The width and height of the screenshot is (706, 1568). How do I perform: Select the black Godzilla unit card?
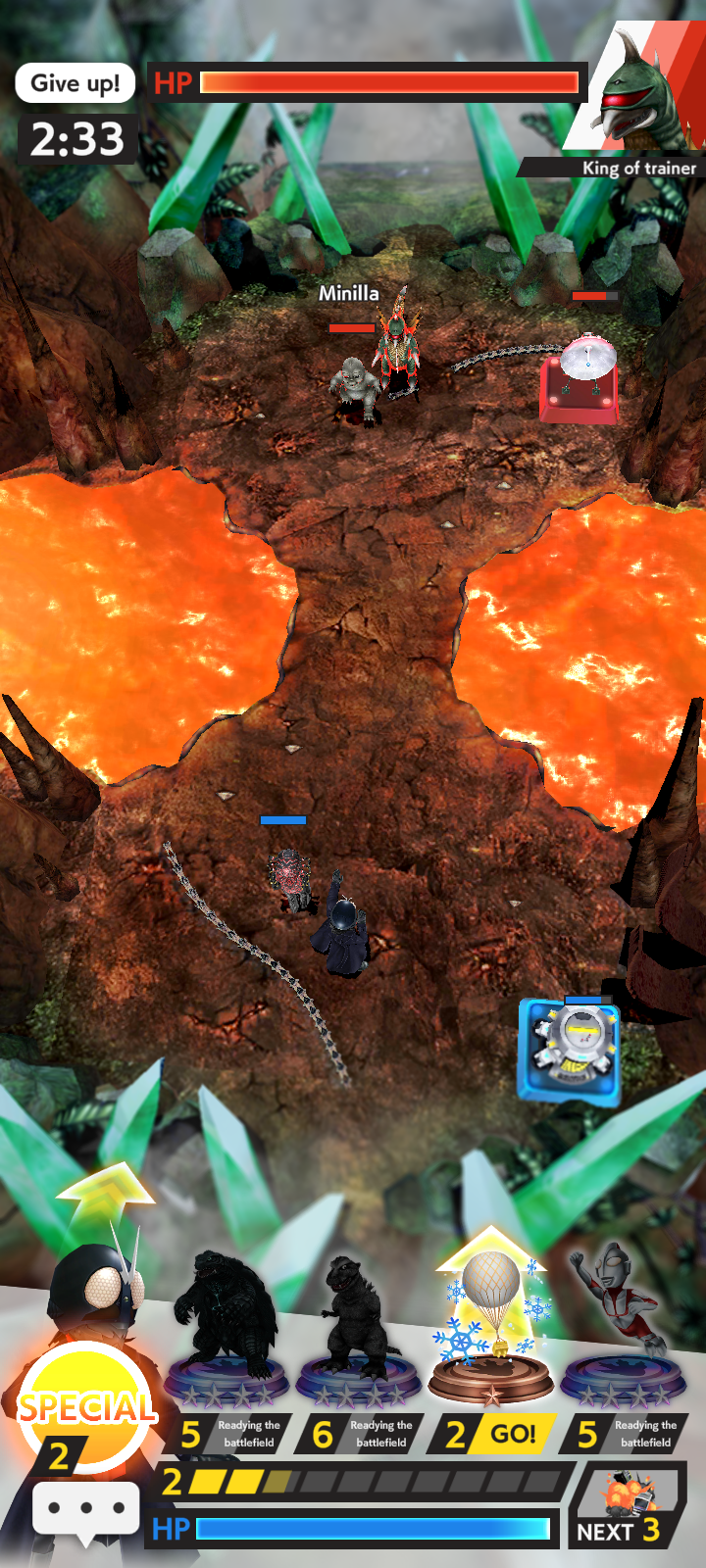357,1333
